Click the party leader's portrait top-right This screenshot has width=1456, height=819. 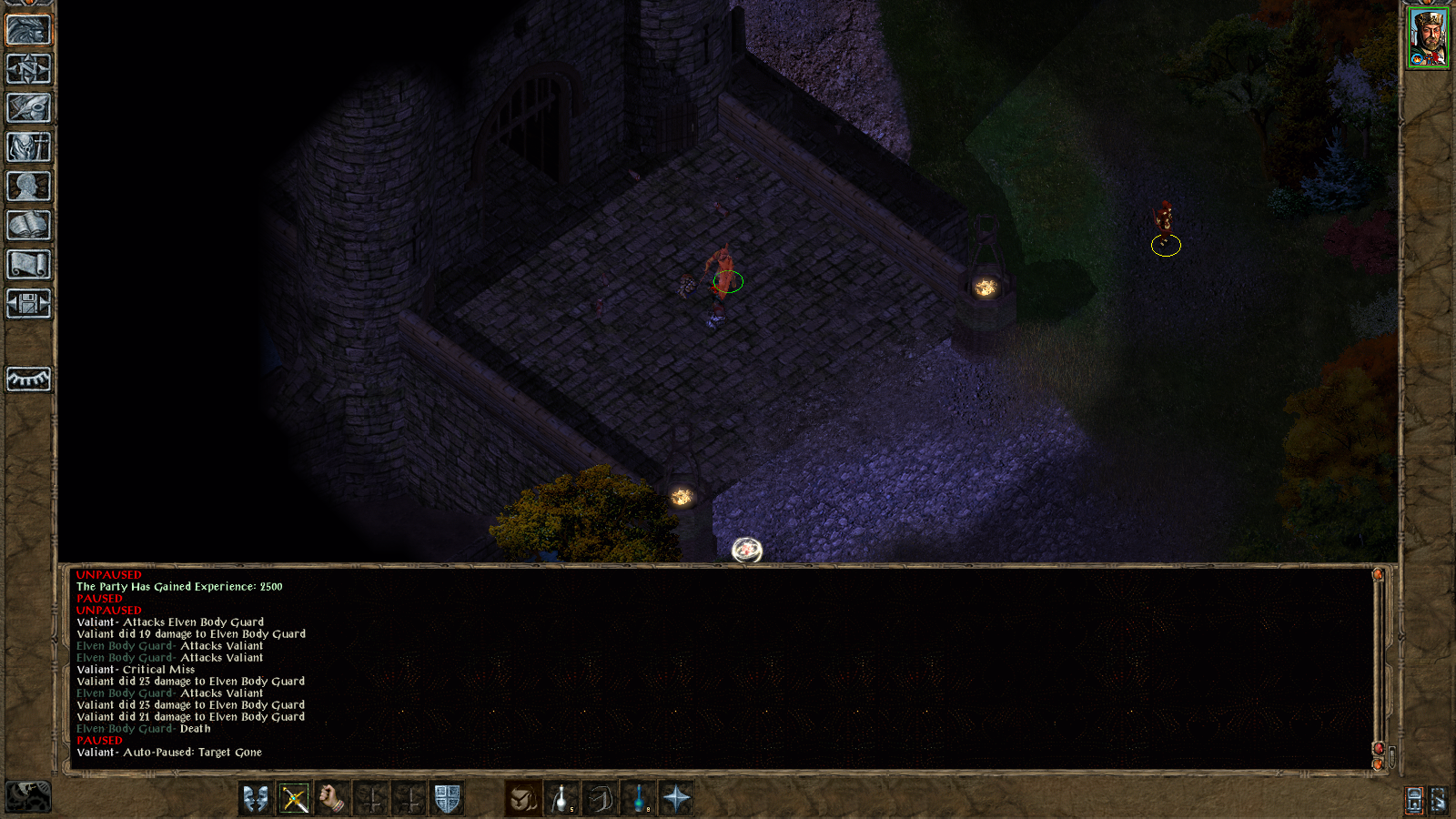[x=1427, y=36]
